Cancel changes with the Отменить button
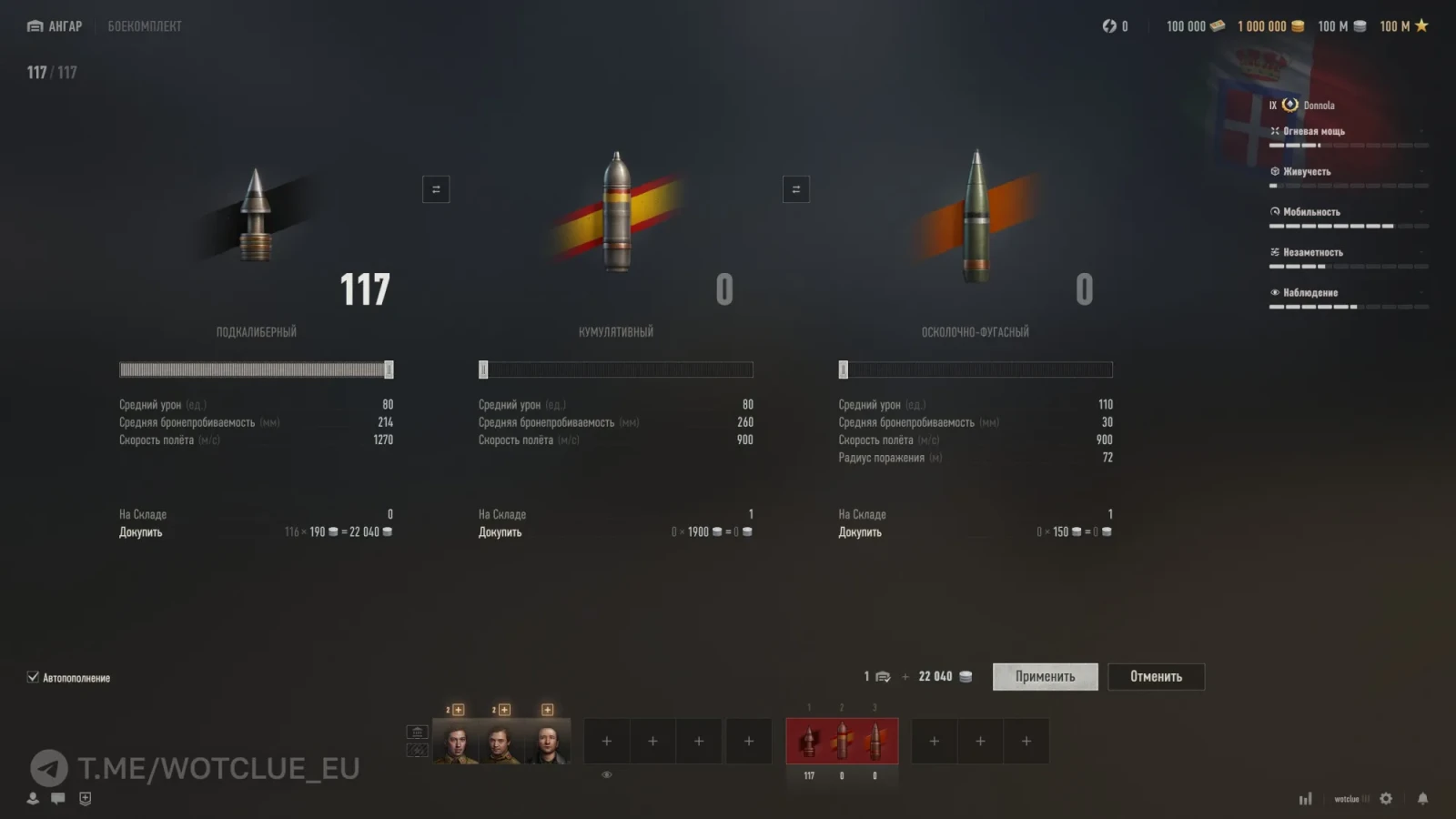This screenshot has height=819, width=1456. click(1156, 676)
